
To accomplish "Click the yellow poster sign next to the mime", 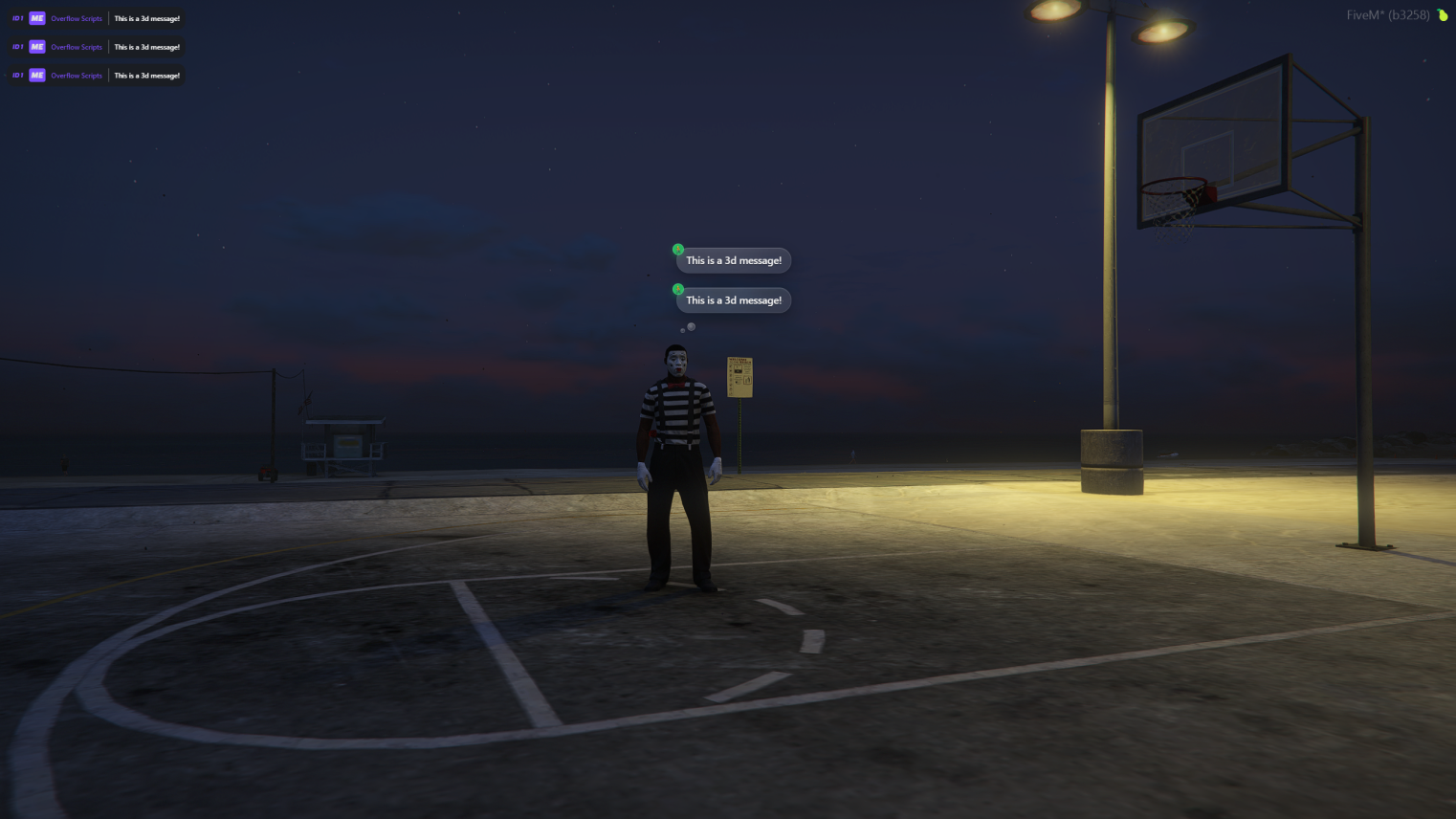I will pyautogui.click(x=739, y=377).
